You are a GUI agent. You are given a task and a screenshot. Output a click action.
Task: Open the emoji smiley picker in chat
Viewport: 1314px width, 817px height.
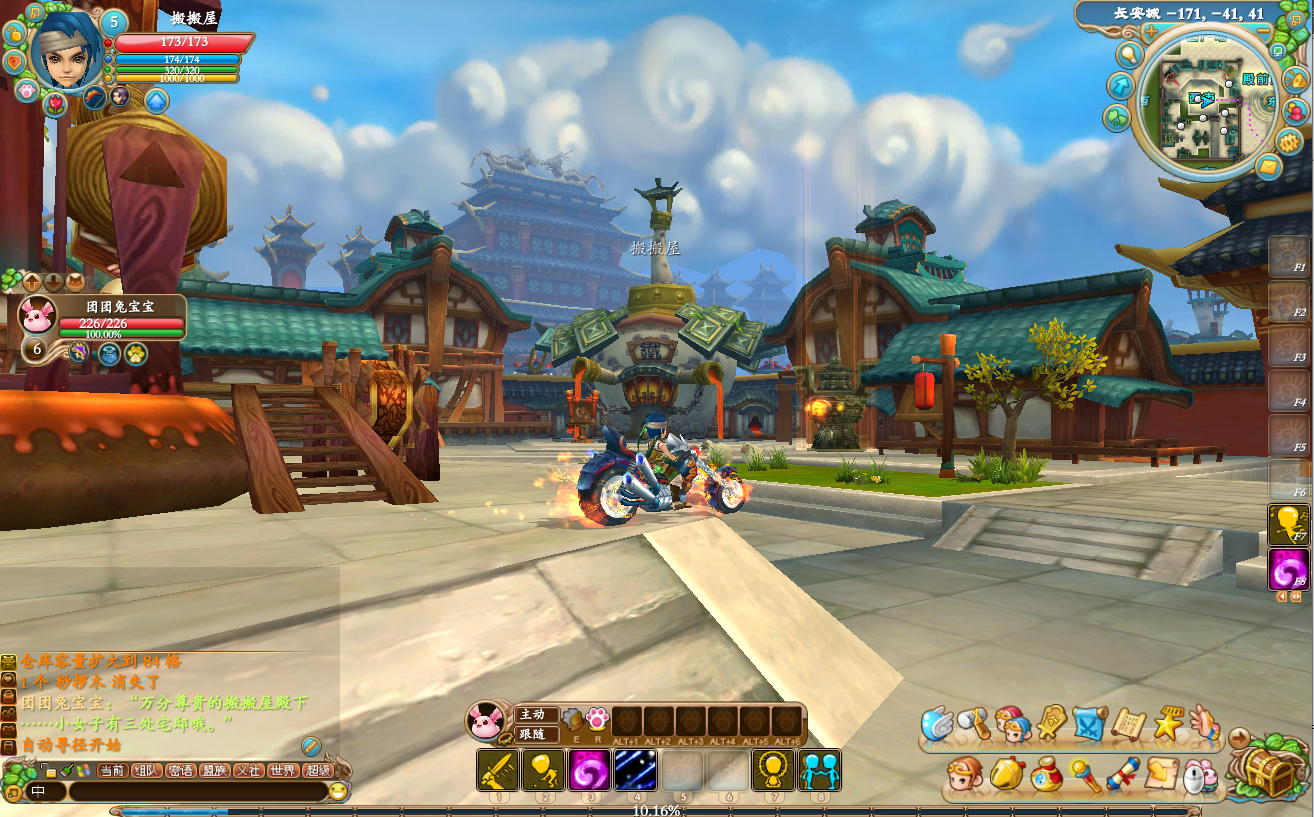(x=338, y=792)
